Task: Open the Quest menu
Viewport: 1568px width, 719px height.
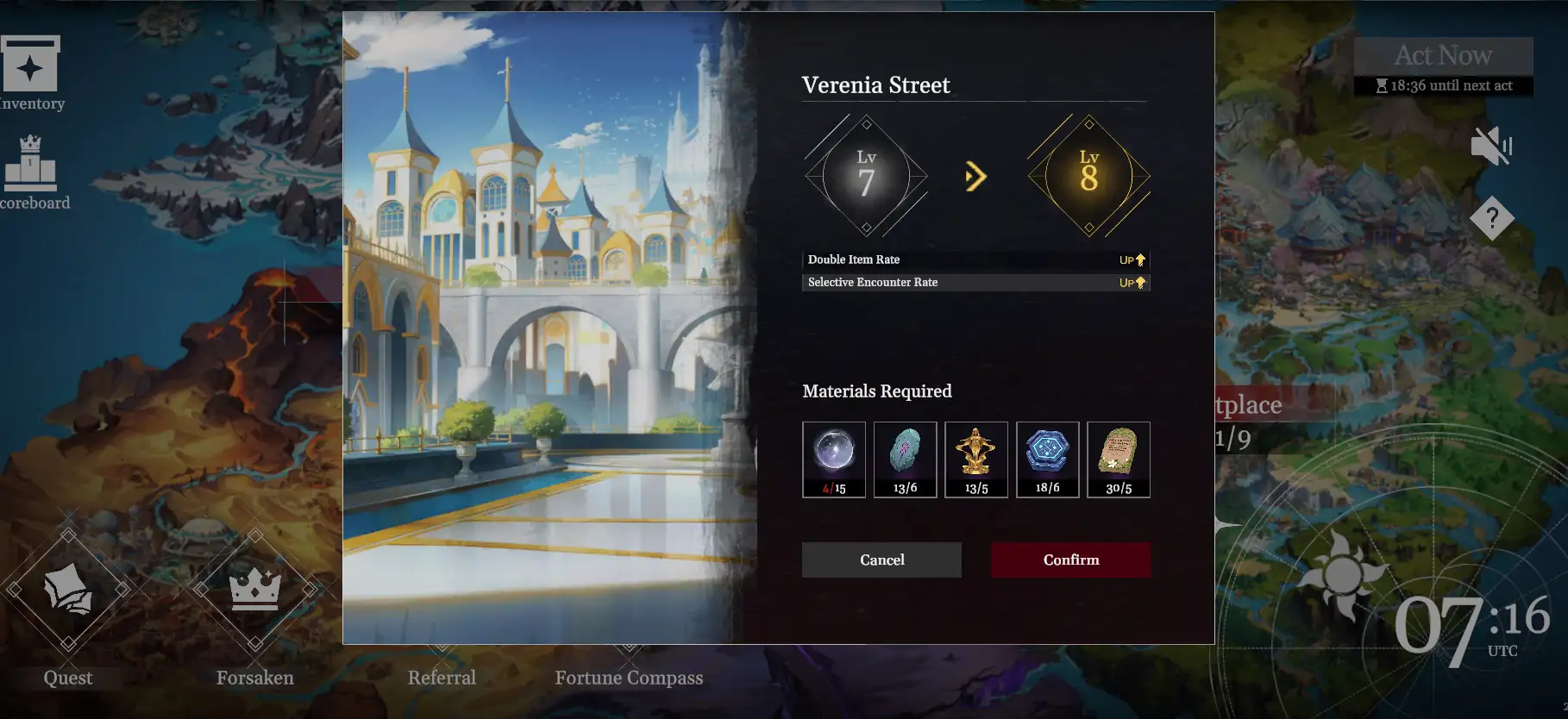Action: coord(68,591)
